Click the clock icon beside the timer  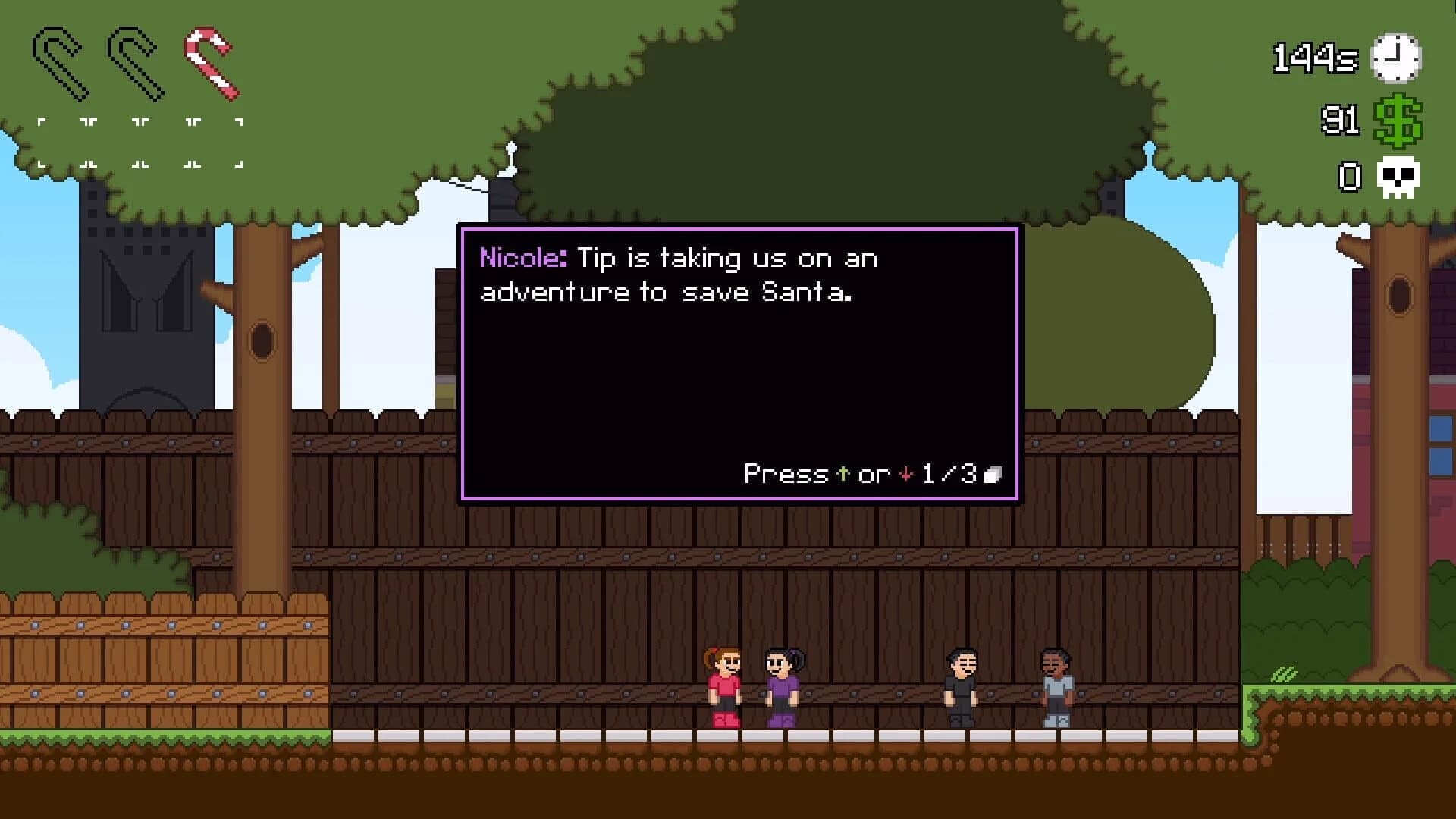pyautogui.click(x=1396, y=57)
